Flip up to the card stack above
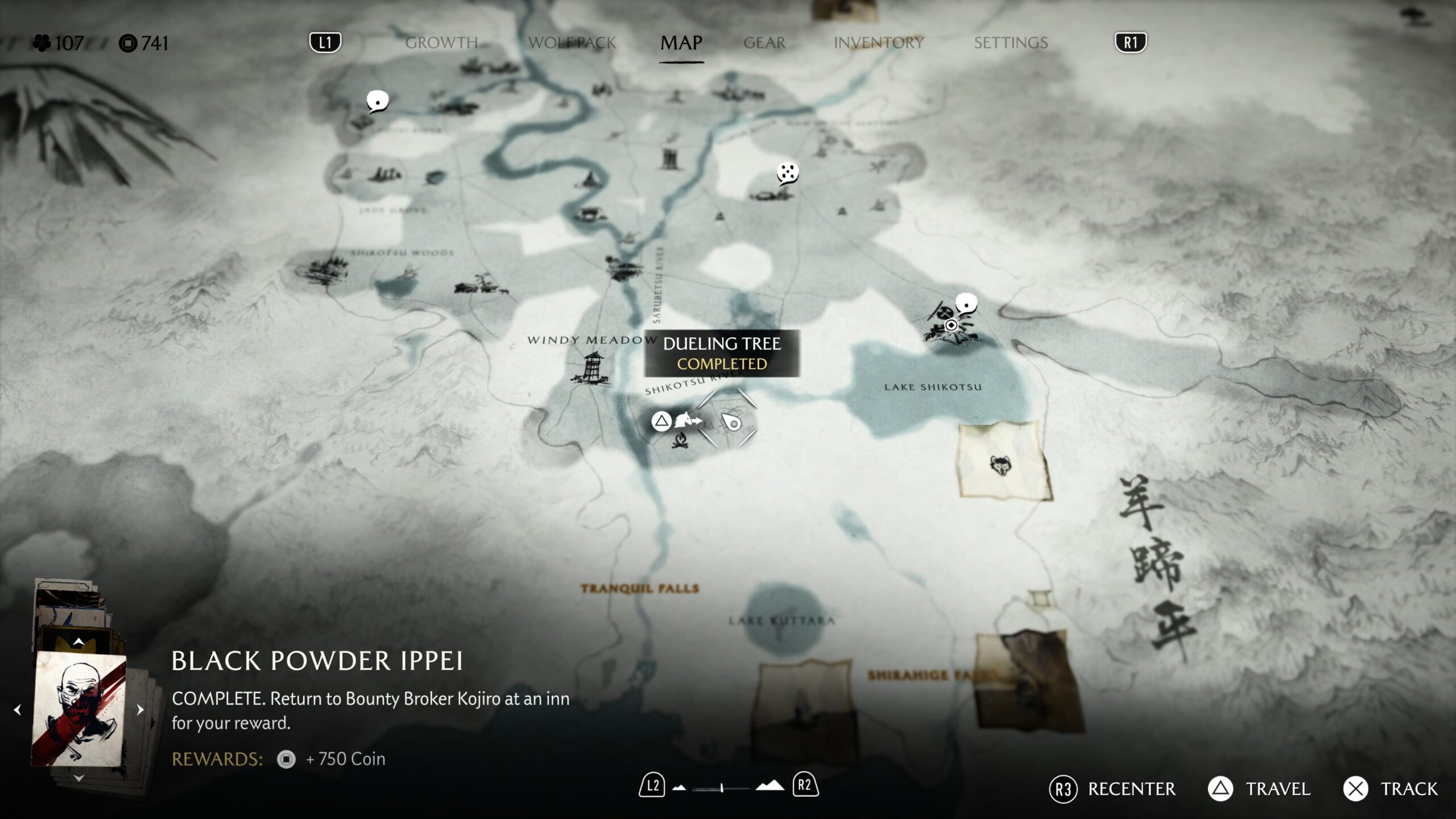The image size is (1456, 819). 79,642
